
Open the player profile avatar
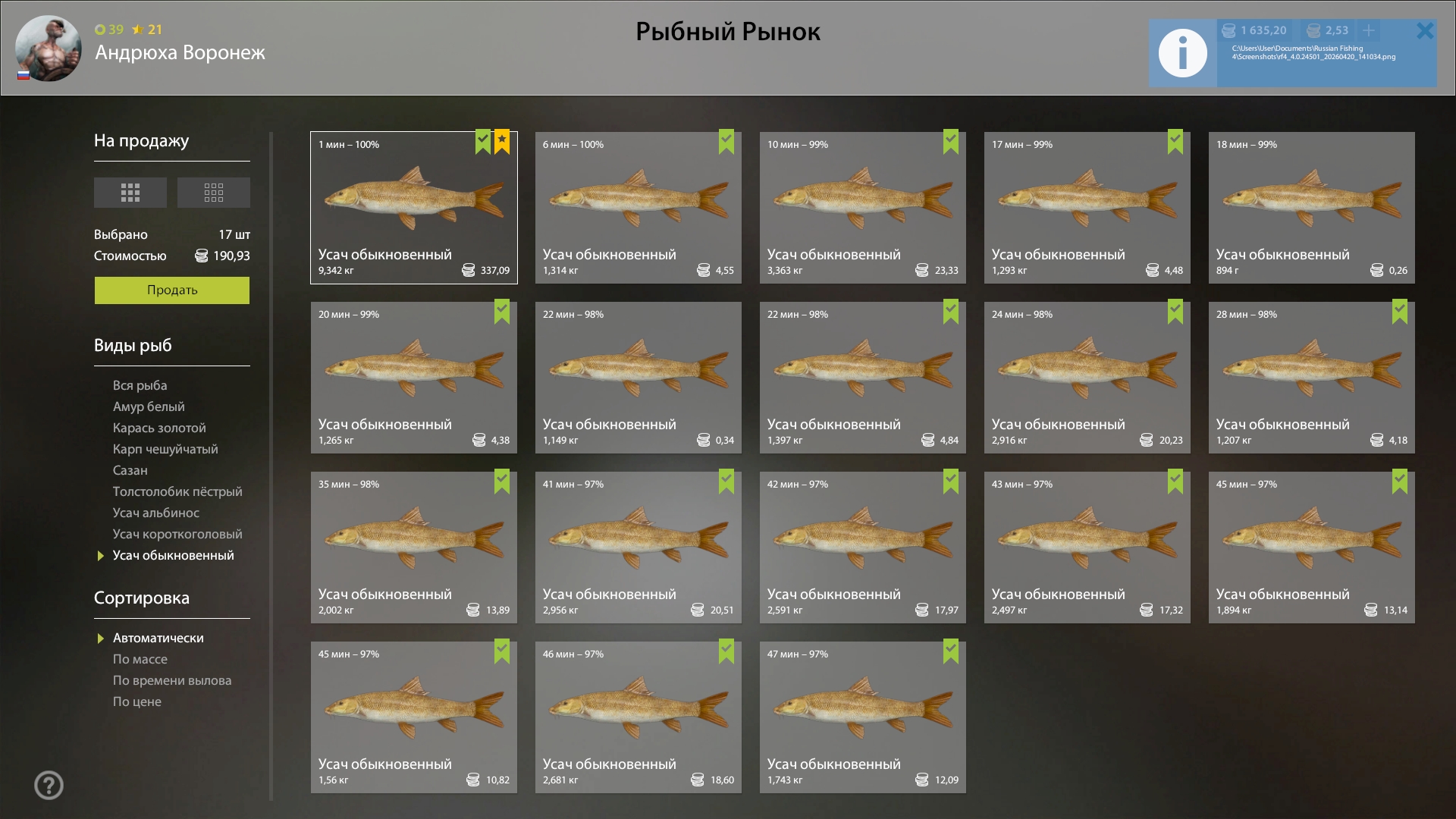(x=49, y=49)
